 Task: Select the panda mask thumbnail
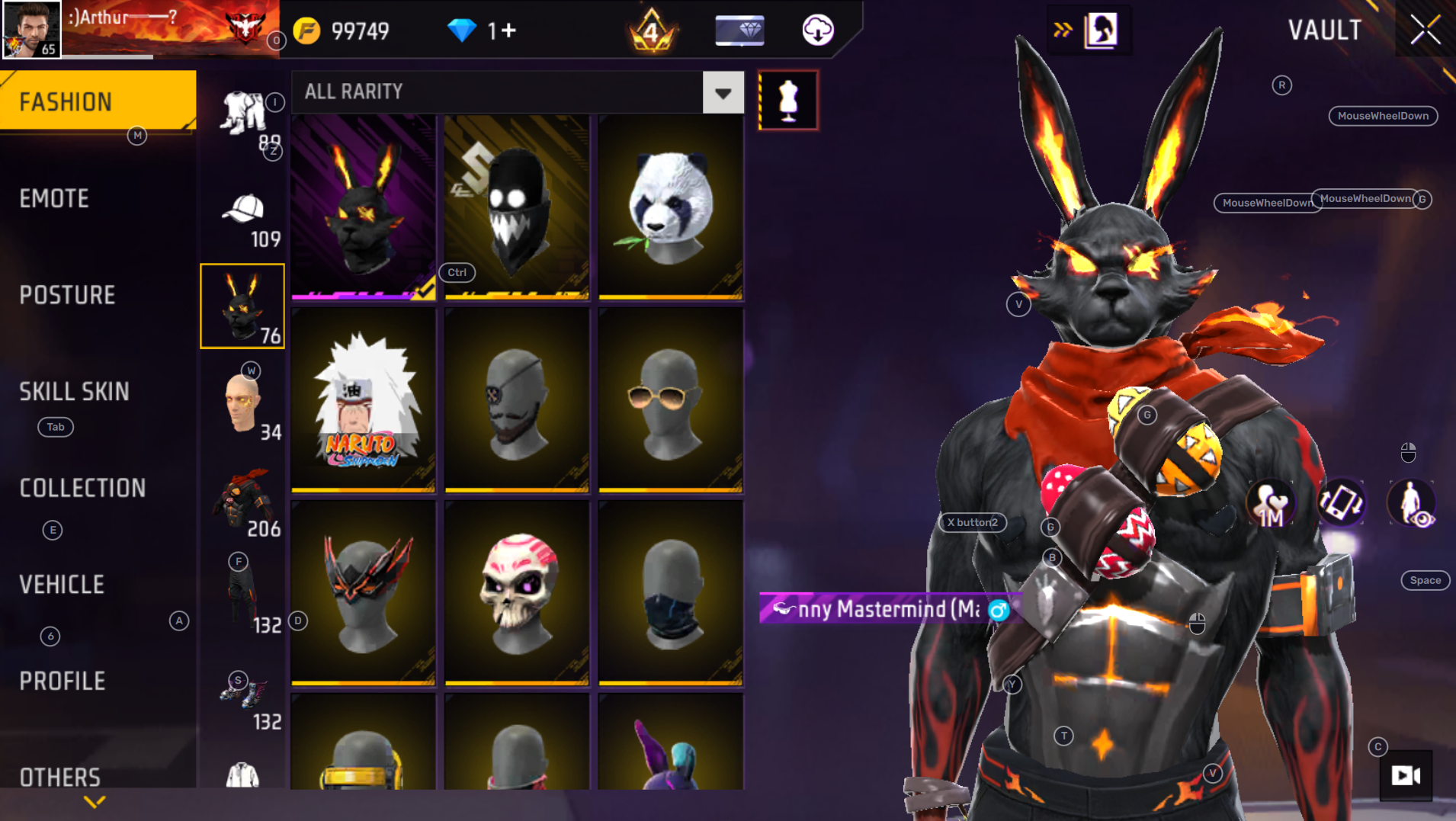coord(671,206)
